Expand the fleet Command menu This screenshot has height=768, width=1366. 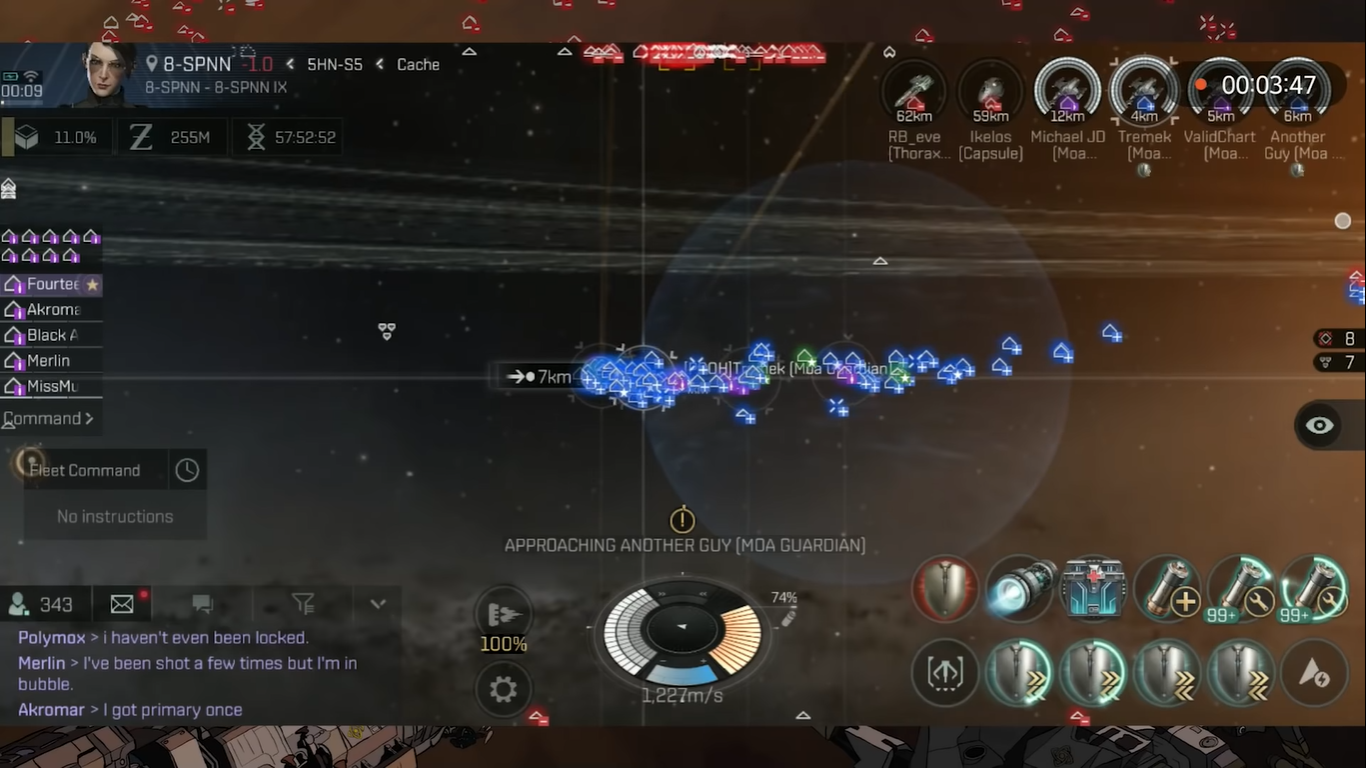[49, 419]
